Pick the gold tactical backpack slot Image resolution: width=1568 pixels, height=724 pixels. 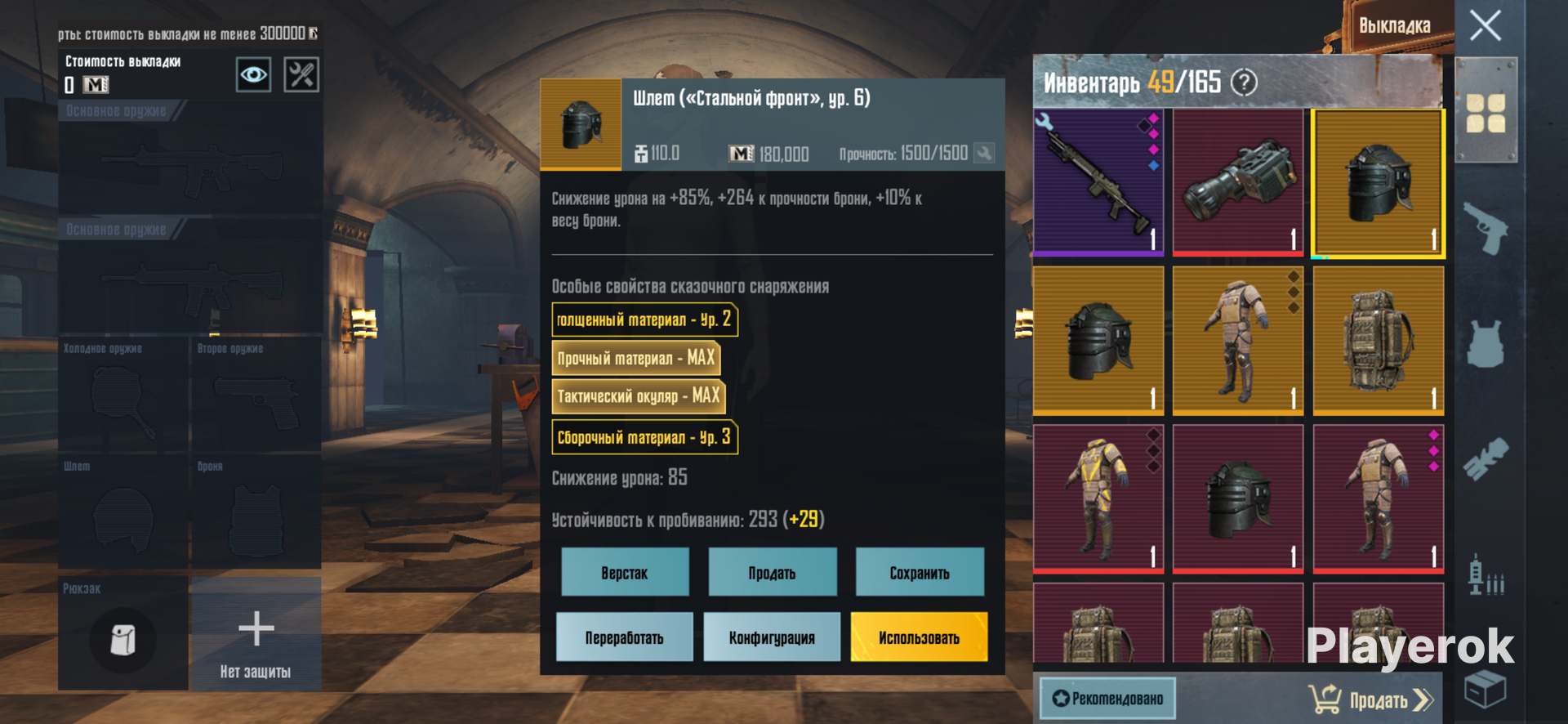(x=1379, y=340)
